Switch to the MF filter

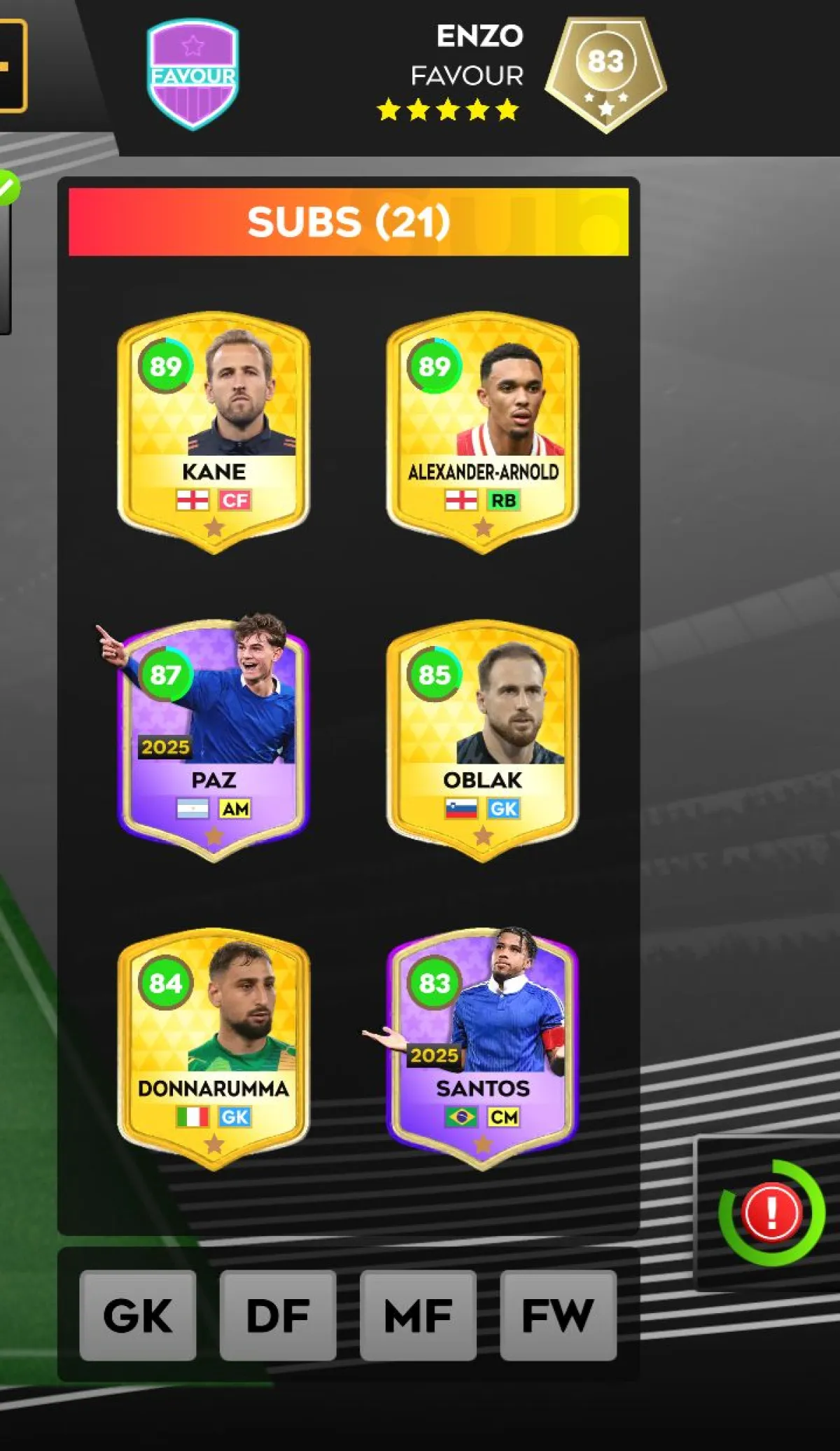(x=418, y=1315)
